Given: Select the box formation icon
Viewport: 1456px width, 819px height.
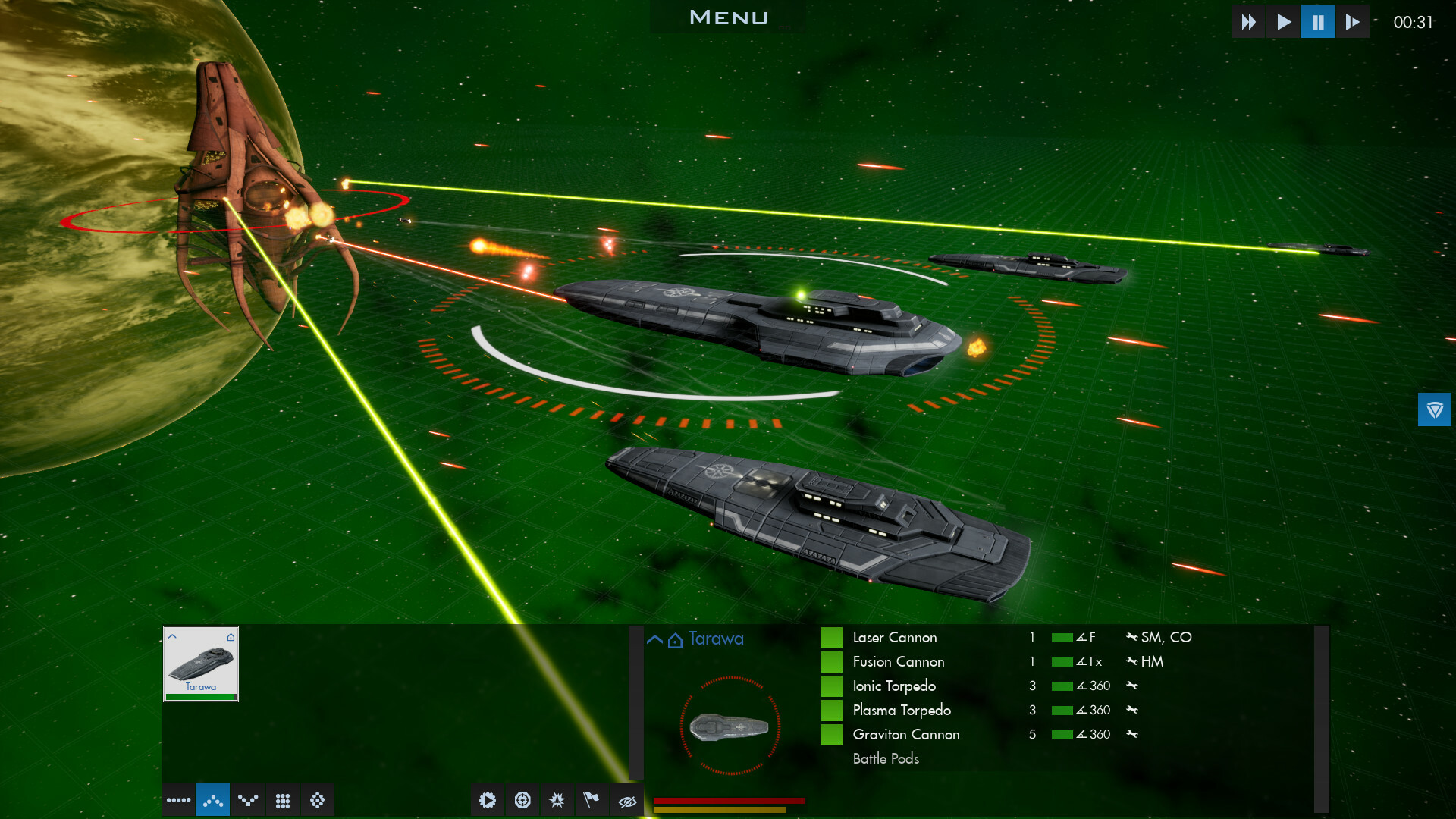Looking at the screenshot, I should click(x=283, y=799).
